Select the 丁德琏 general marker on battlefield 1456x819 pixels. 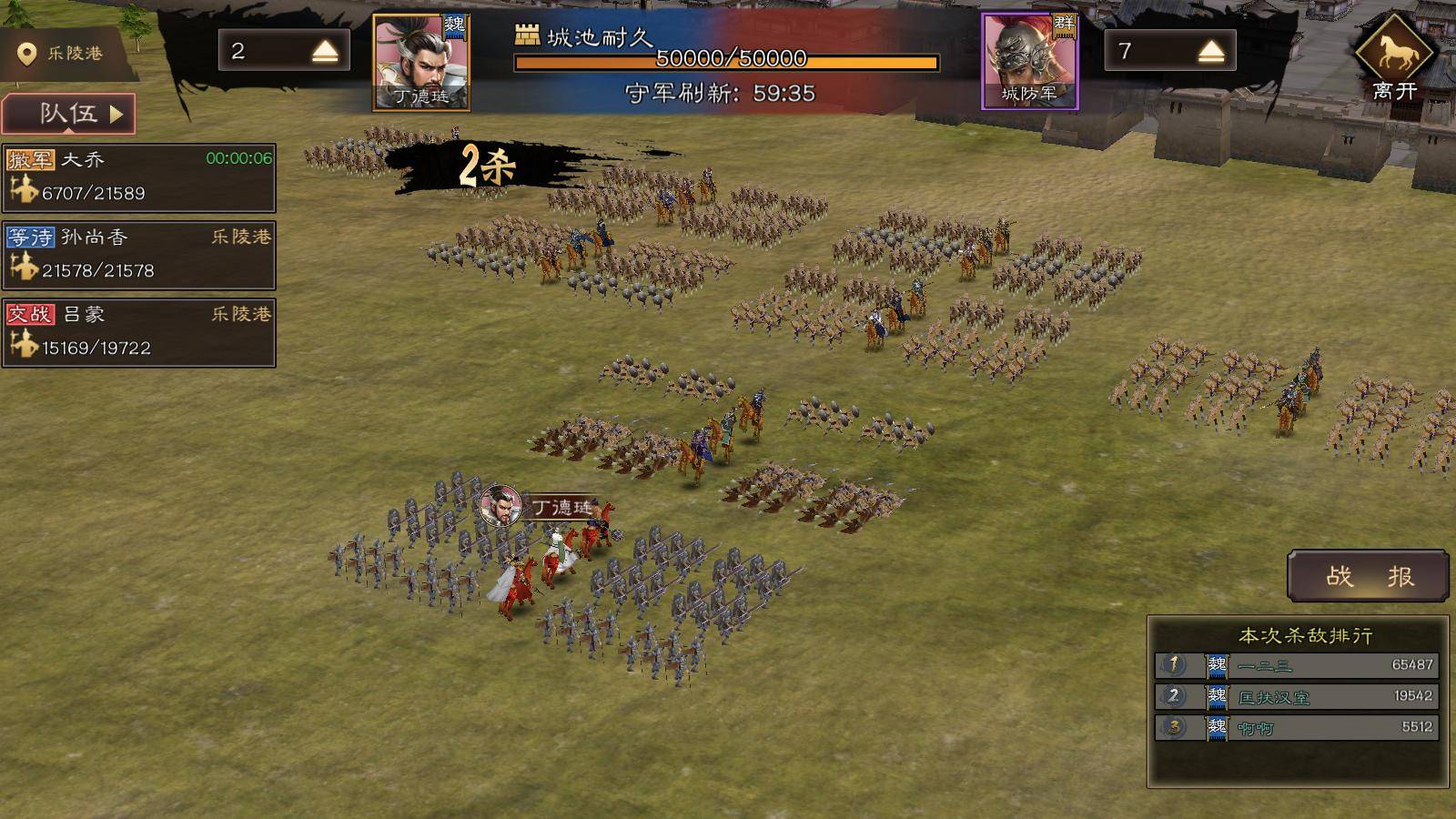501,506
